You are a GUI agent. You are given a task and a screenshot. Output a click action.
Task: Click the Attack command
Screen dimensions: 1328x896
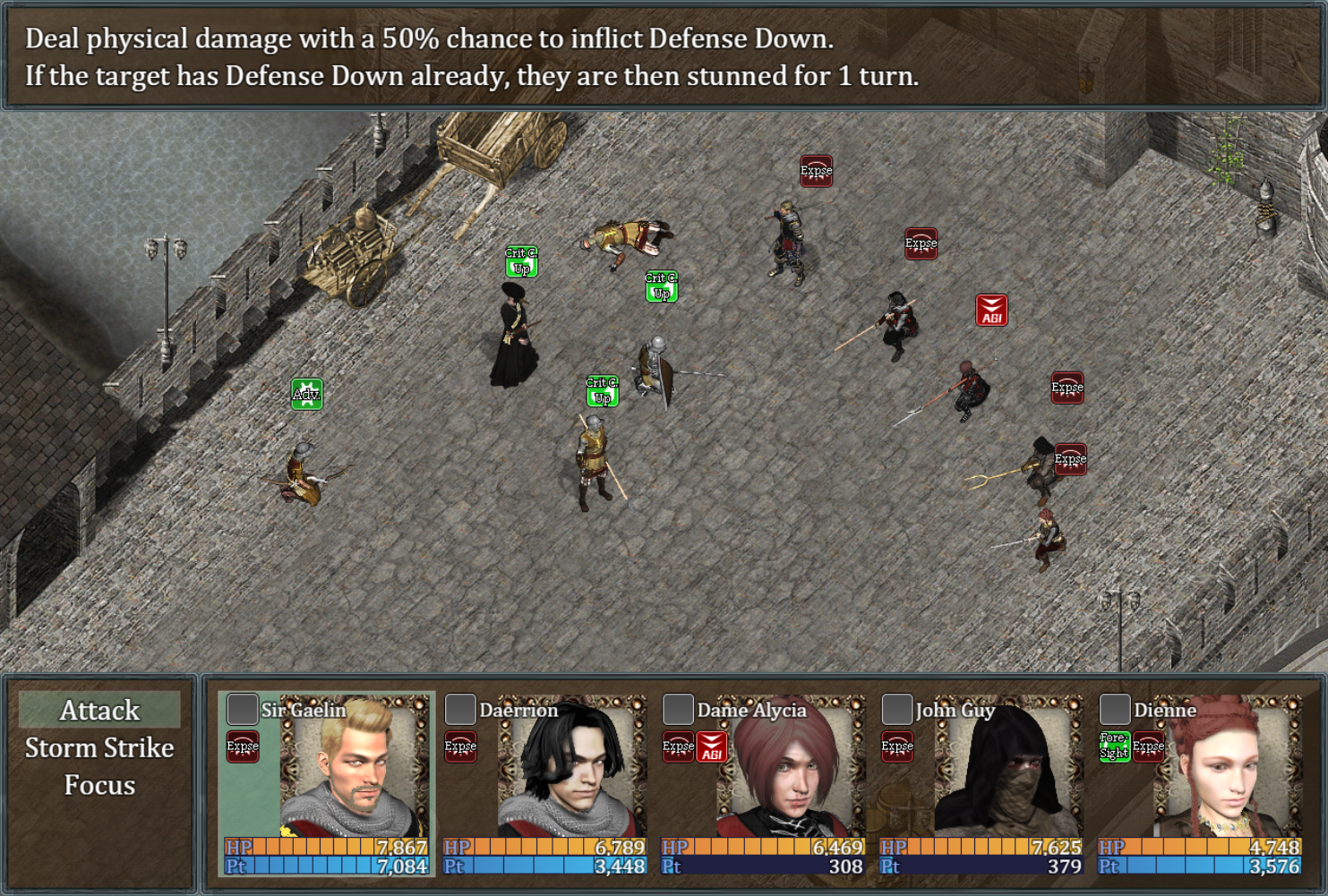[99, 710]
